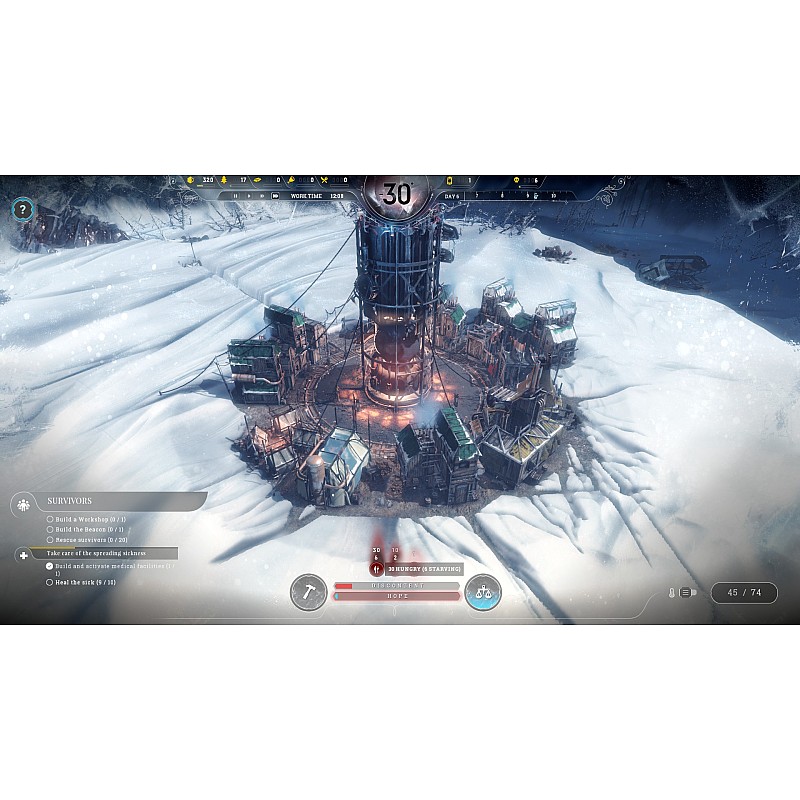Open the construction hammer menu
Viewport: 800px width, 800px height.
308,591
